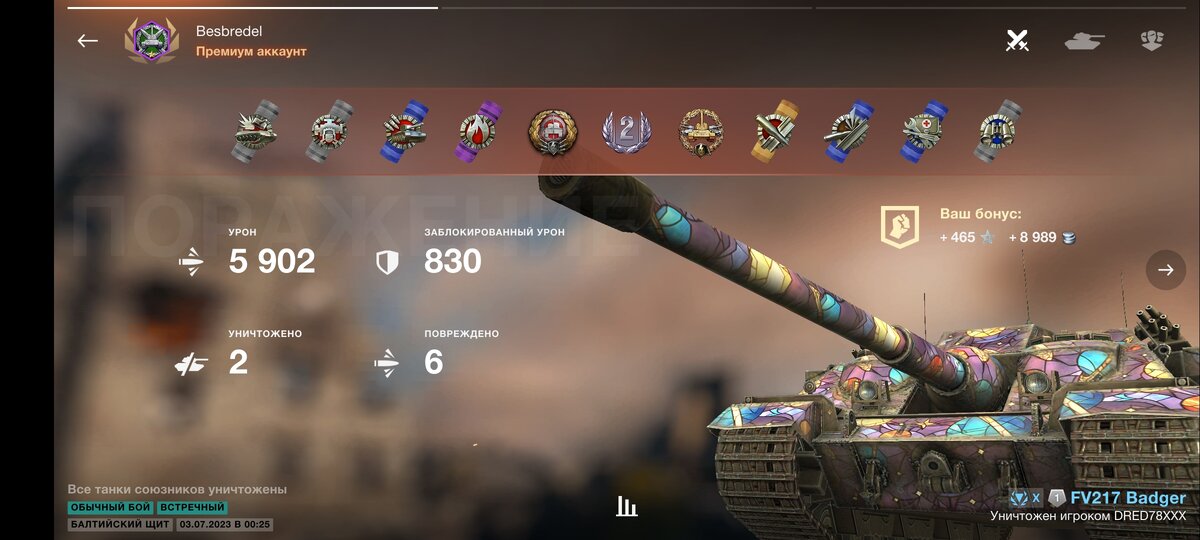View the round red cross badge medal
The height and width of the screenshot is (540, 1200).
552,131
